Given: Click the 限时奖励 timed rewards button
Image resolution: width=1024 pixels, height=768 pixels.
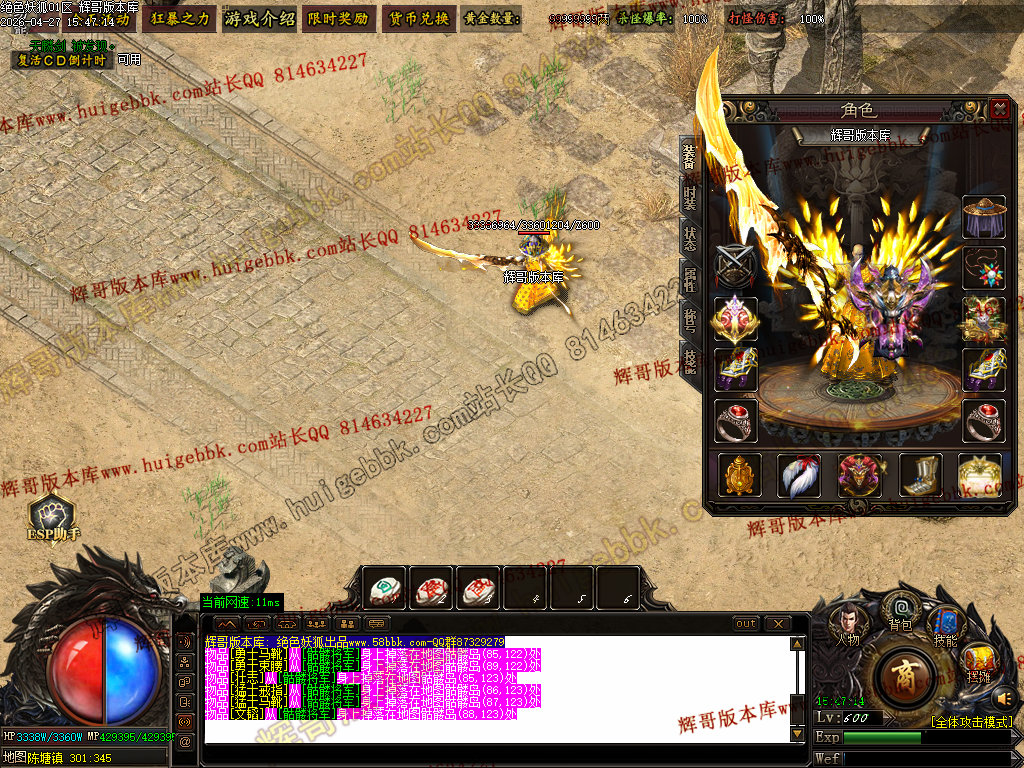Looking at the screenshot, I should click(x=338, y=18).
